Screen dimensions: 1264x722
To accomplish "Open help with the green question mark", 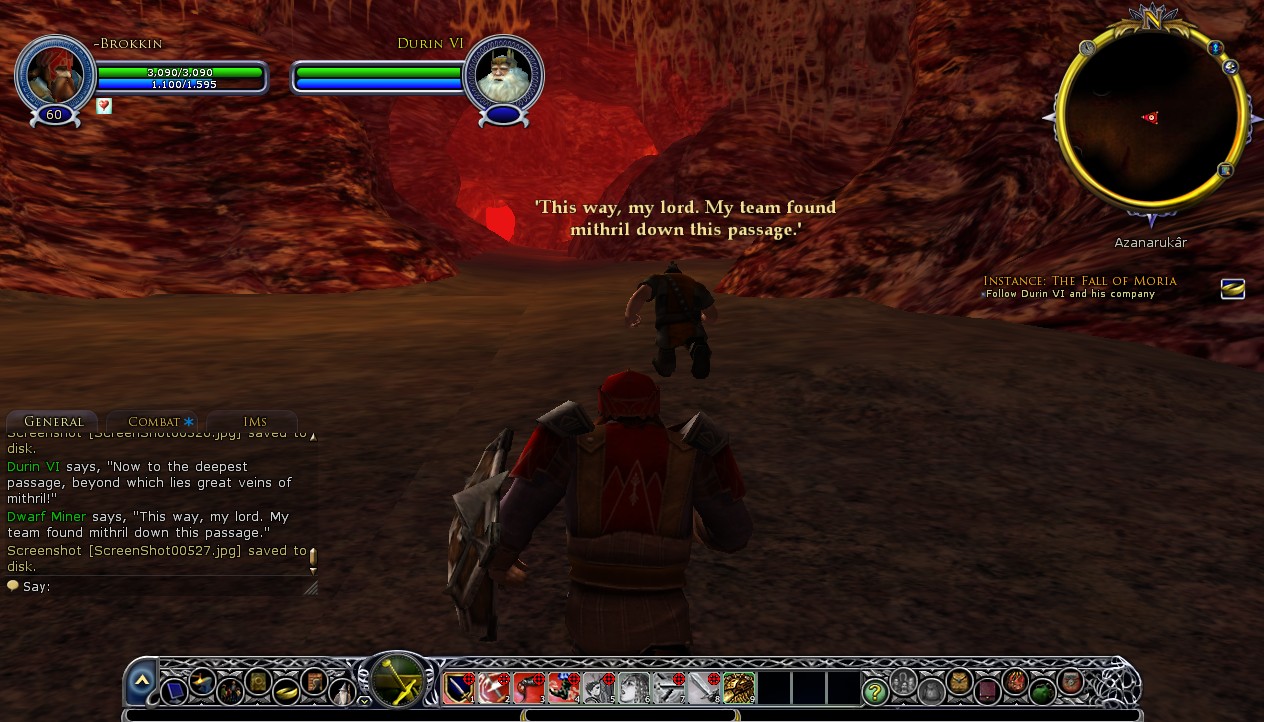I will click(x=875, y=691).
